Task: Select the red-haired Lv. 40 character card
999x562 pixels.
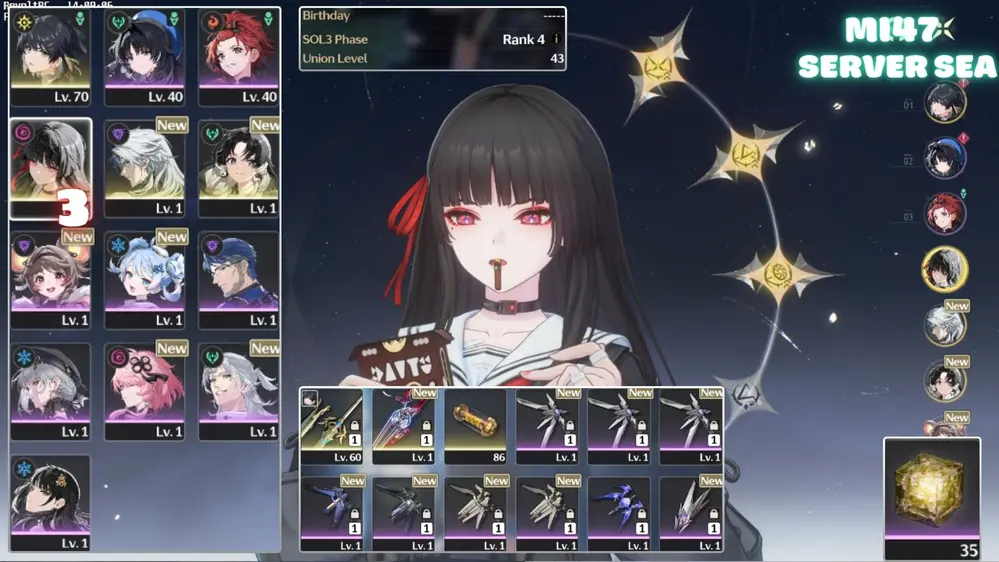Action: pyautogui.click(x=238, y=58)
